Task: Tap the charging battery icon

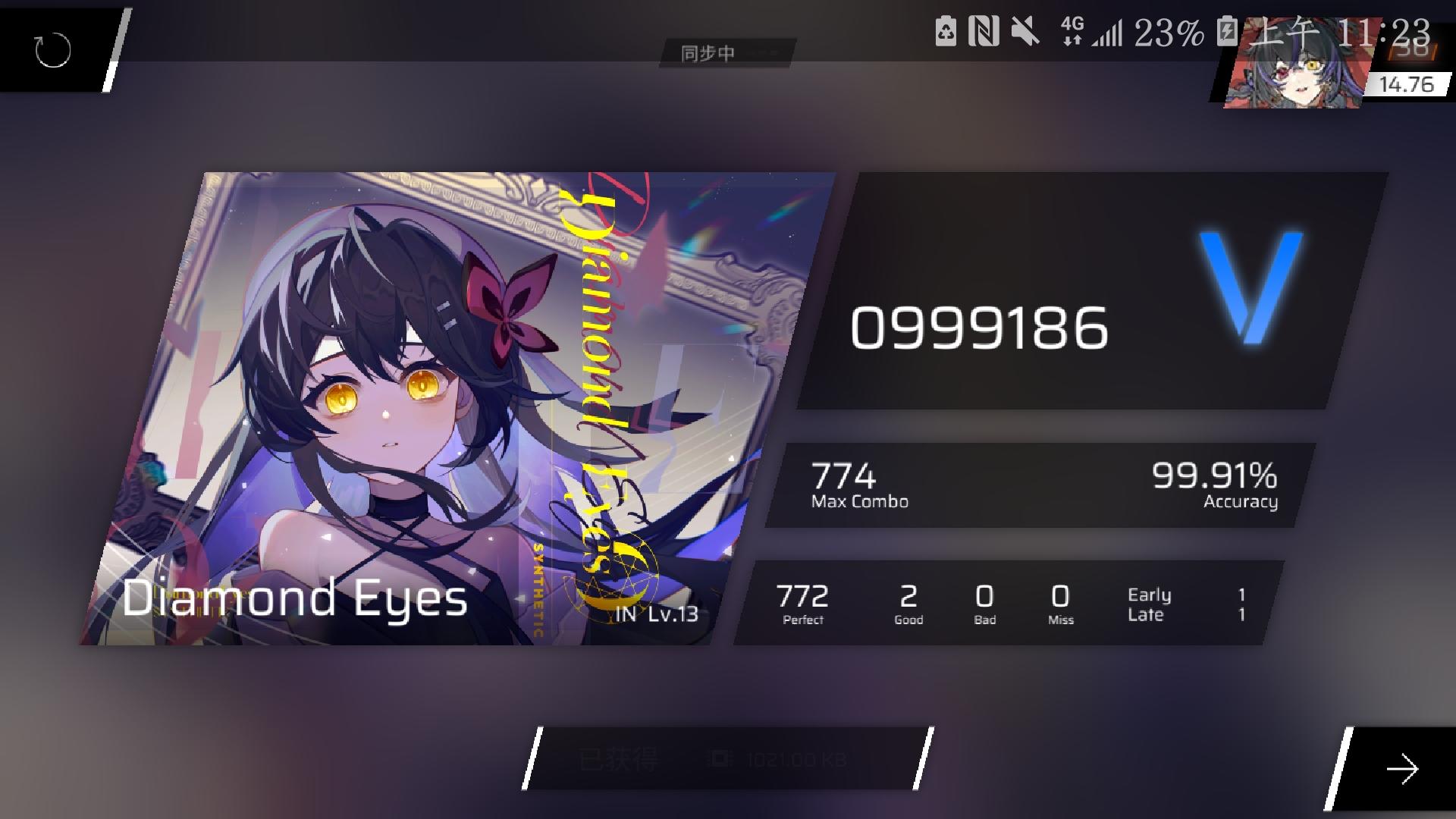Action: coord(1228,30)
